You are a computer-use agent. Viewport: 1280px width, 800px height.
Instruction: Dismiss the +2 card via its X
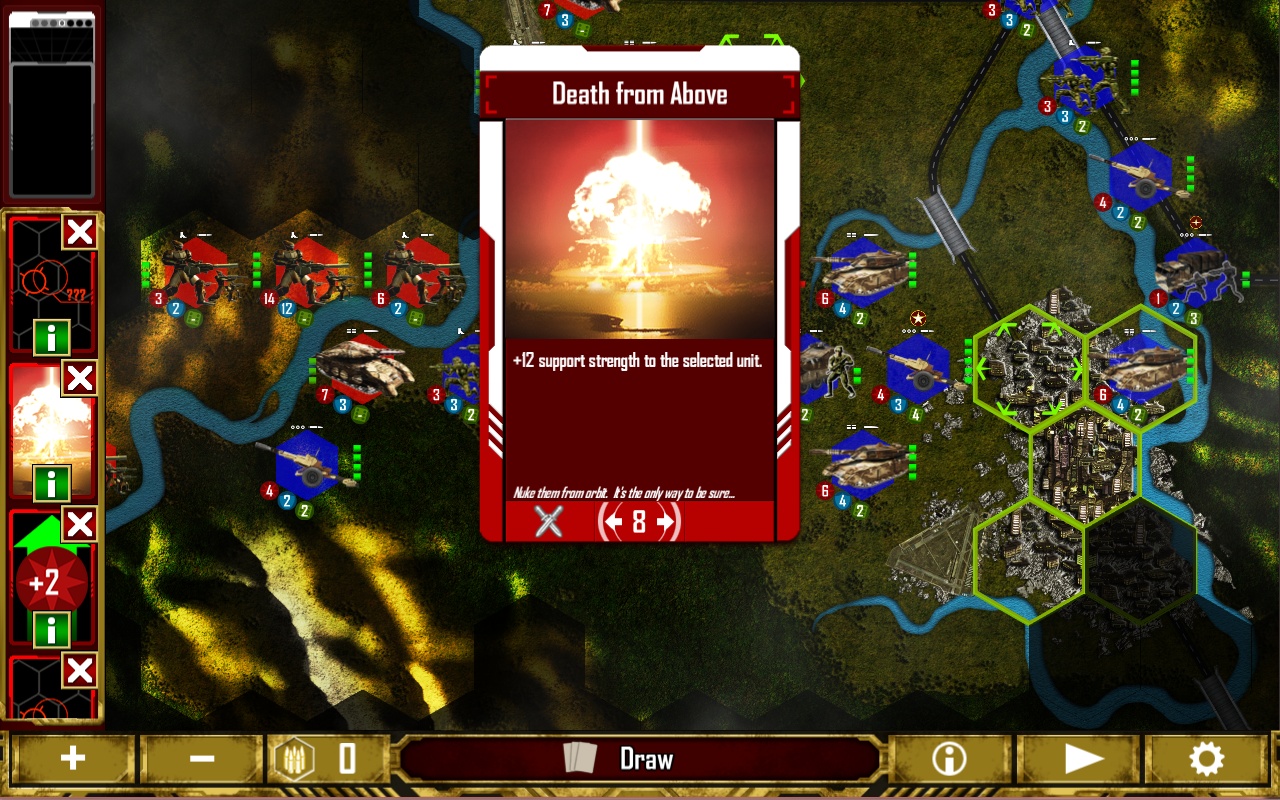point(79,525)
